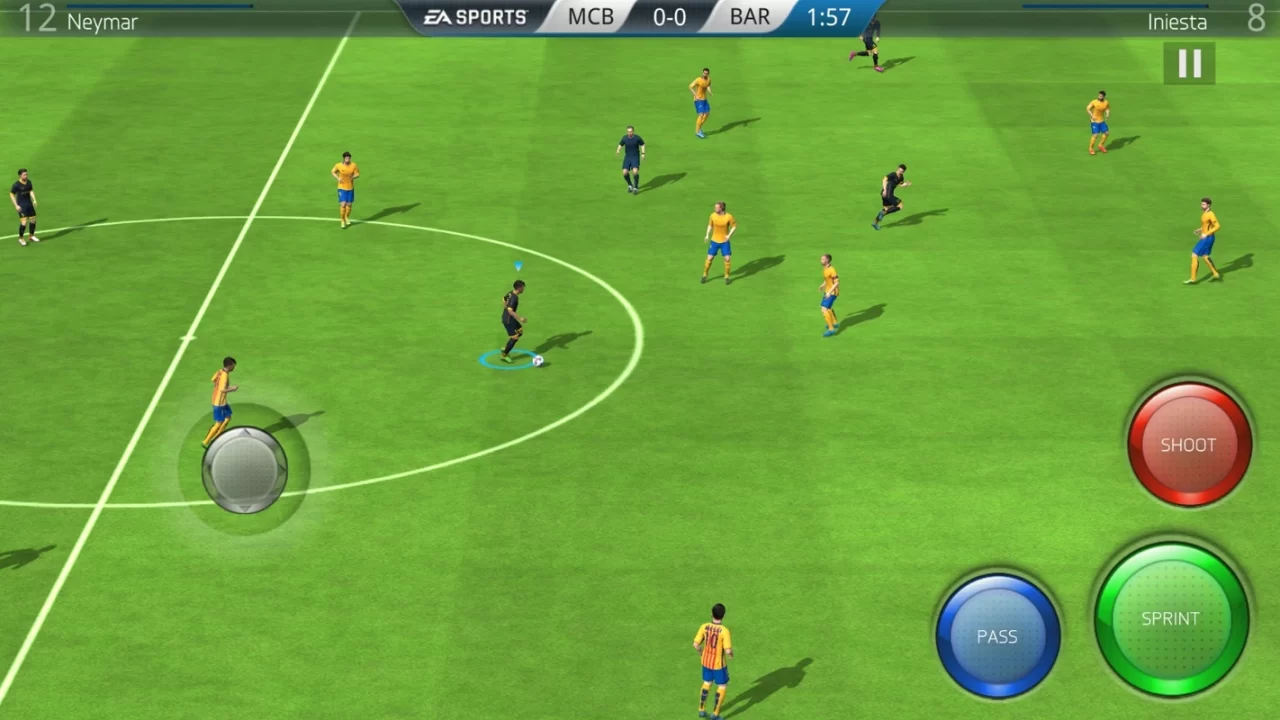Tap the 0-0 score display
This screenshot has height=720, width=1280.
coord(669,16)
